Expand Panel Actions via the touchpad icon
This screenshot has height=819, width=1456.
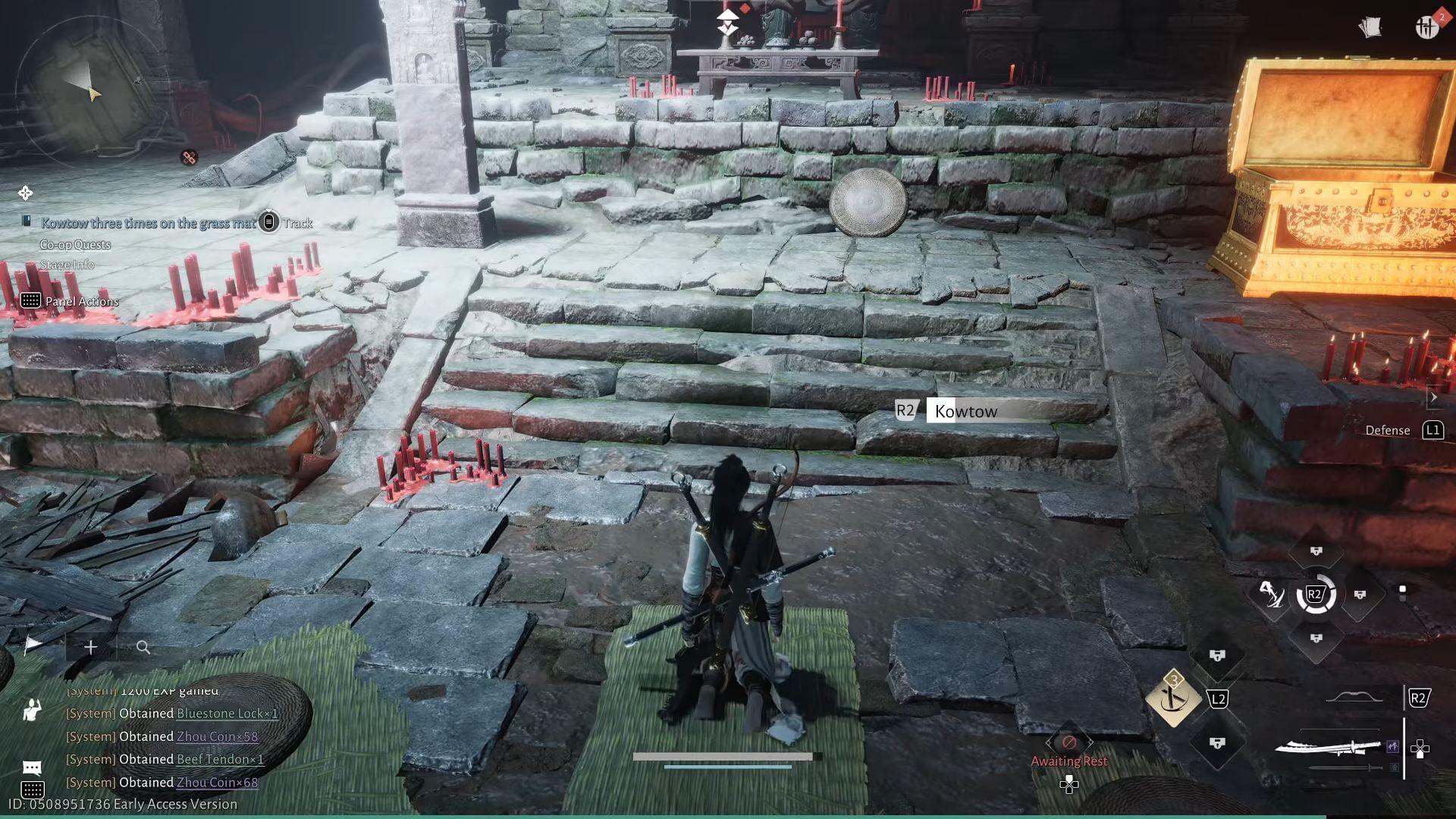tap(31, 301)
